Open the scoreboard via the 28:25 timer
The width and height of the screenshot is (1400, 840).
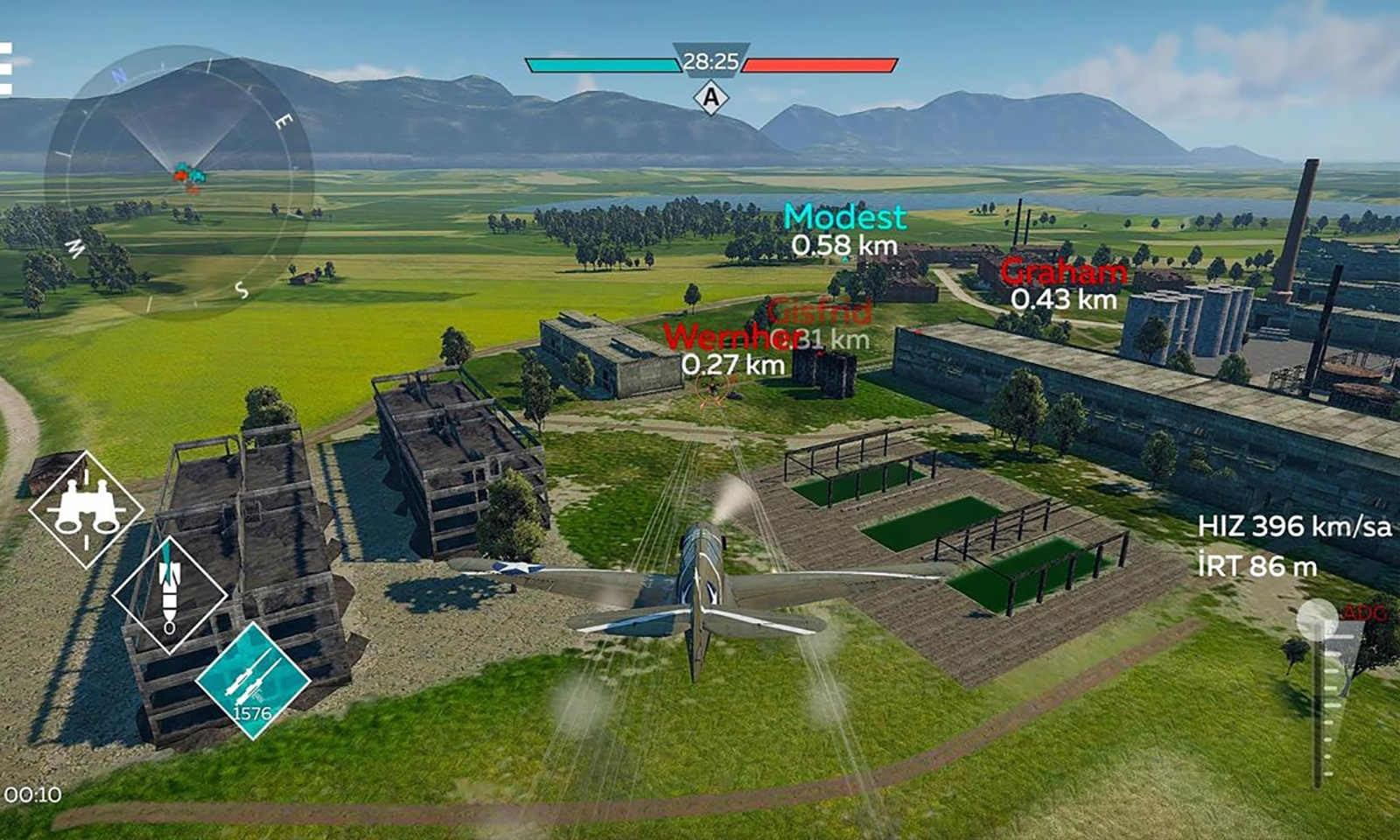[710, 59]
